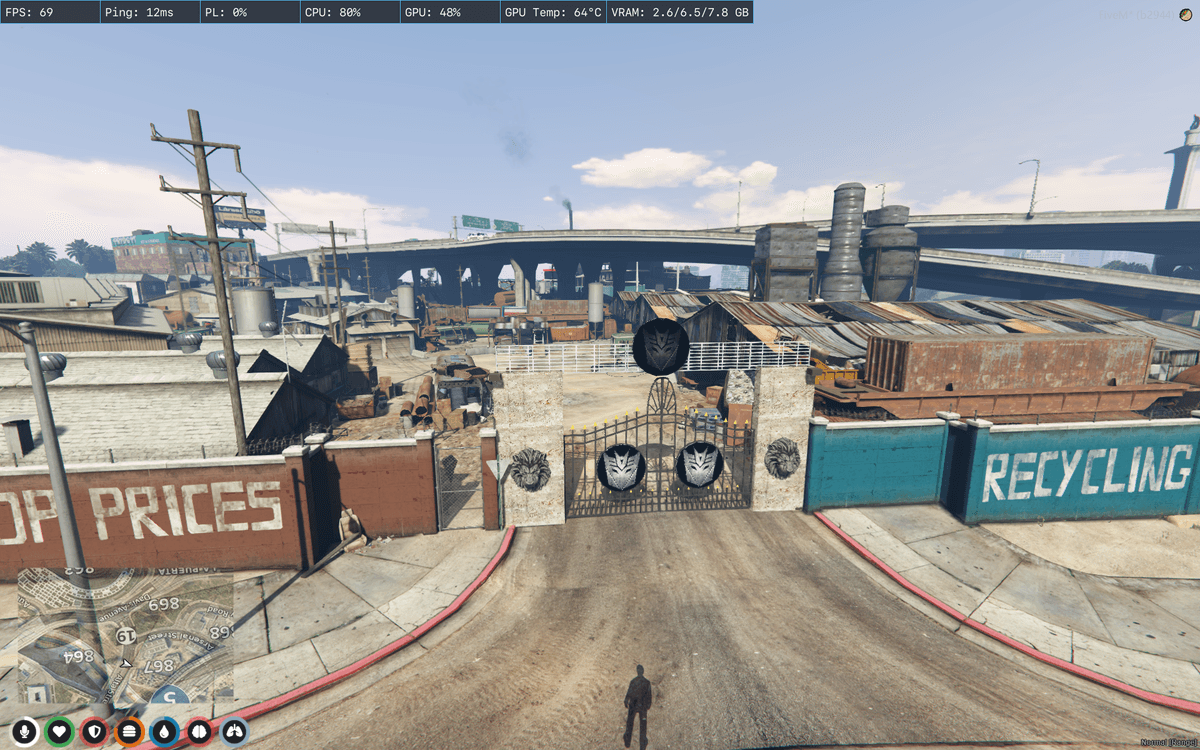The width and height of the screenshot is (1200, 750).
Task: Click the minimap
Action: [125, 636]
